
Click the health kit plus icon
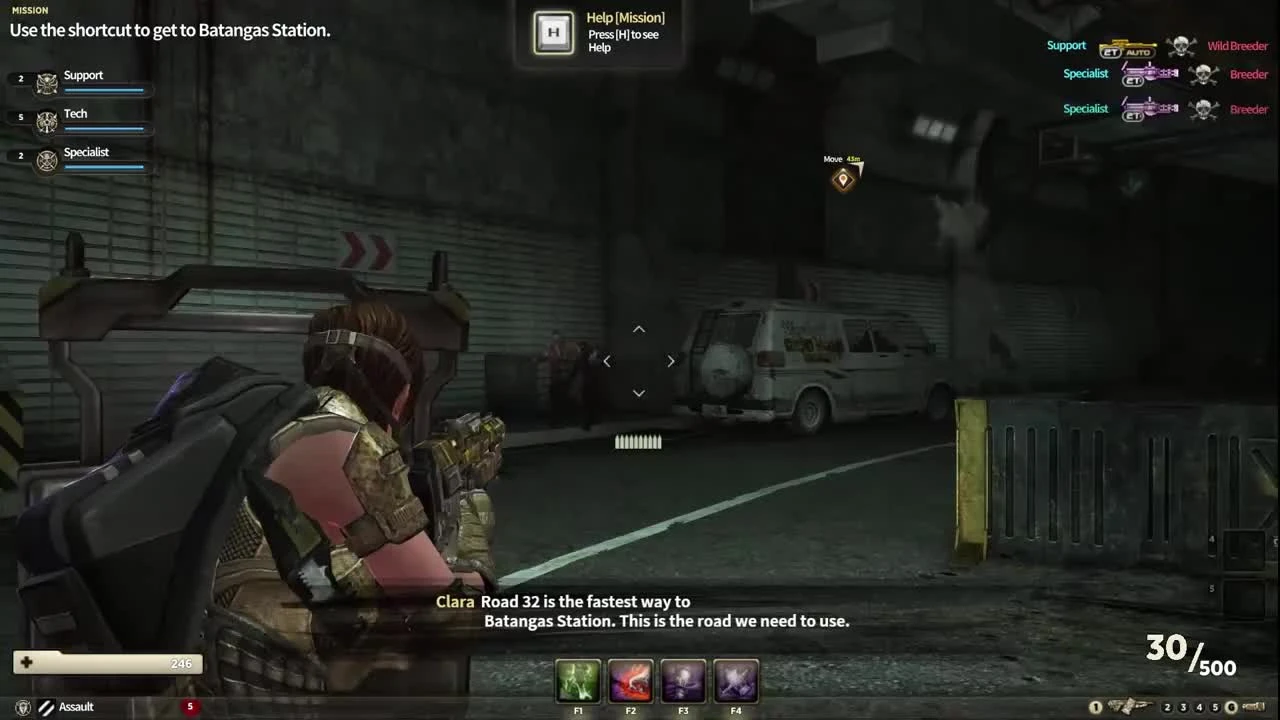point(26,662)
